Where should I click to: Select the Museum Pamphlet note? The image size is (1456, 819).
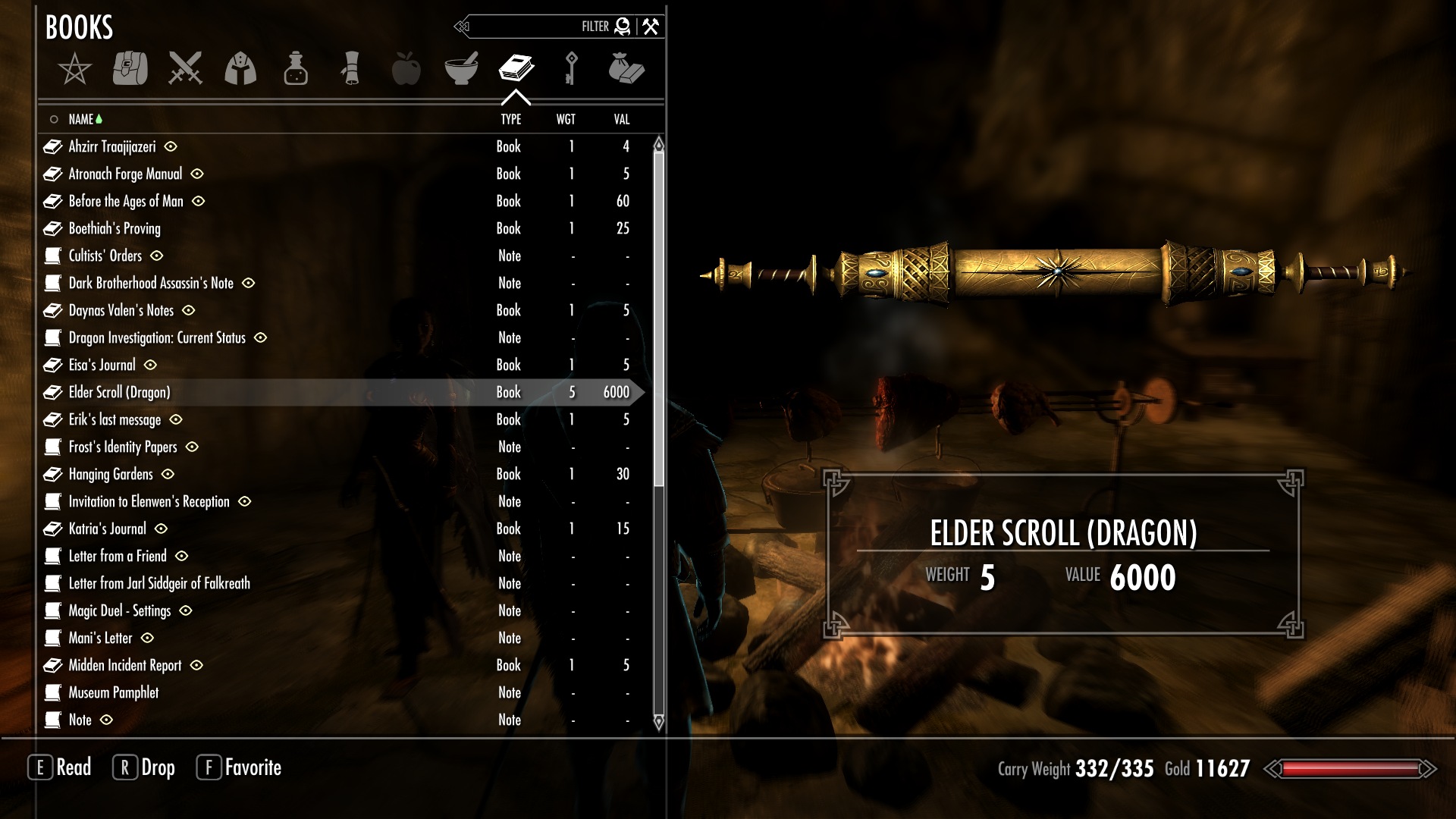coord(114,692)
